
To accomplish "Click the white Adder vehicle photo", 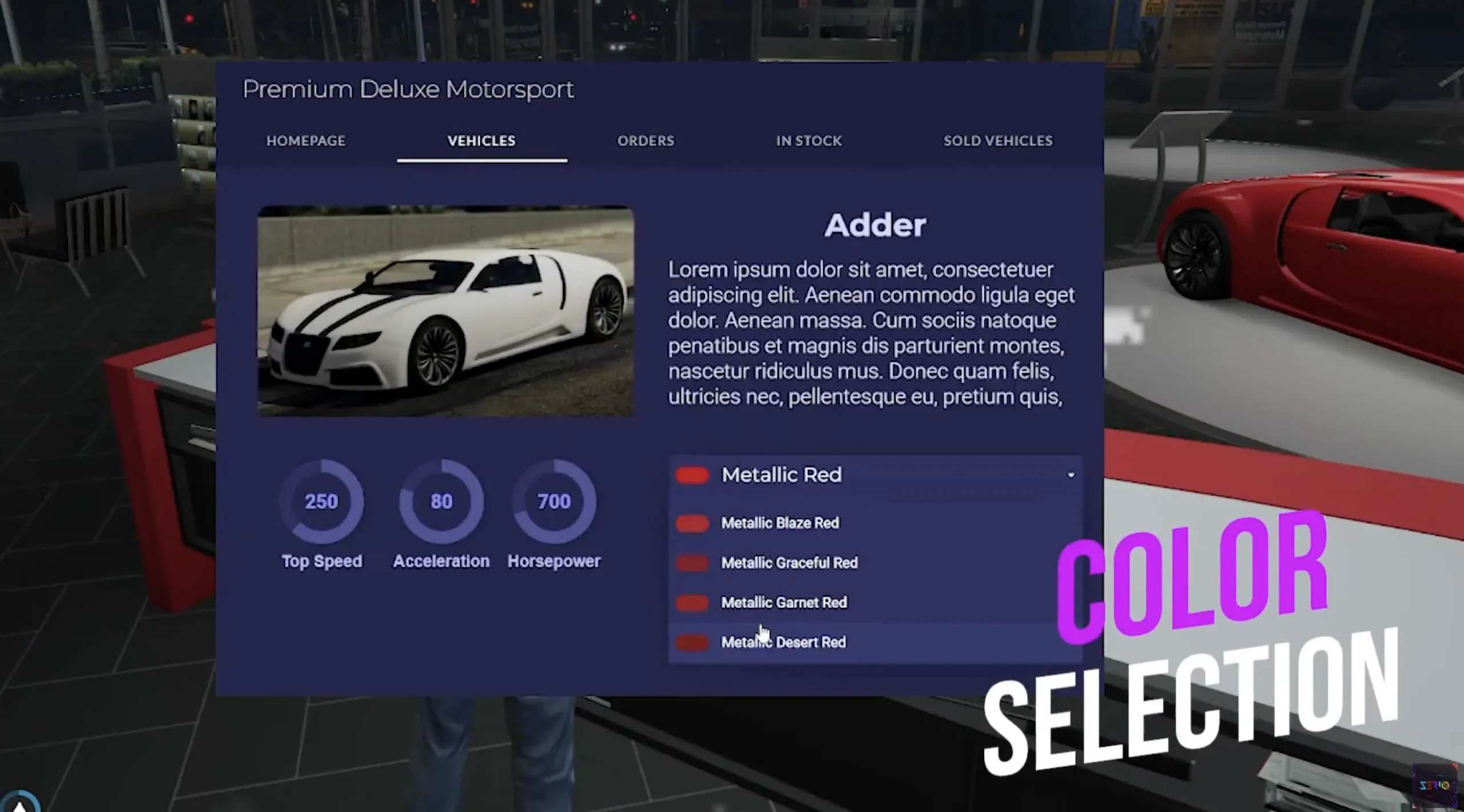I will click(x=446, y=312).
